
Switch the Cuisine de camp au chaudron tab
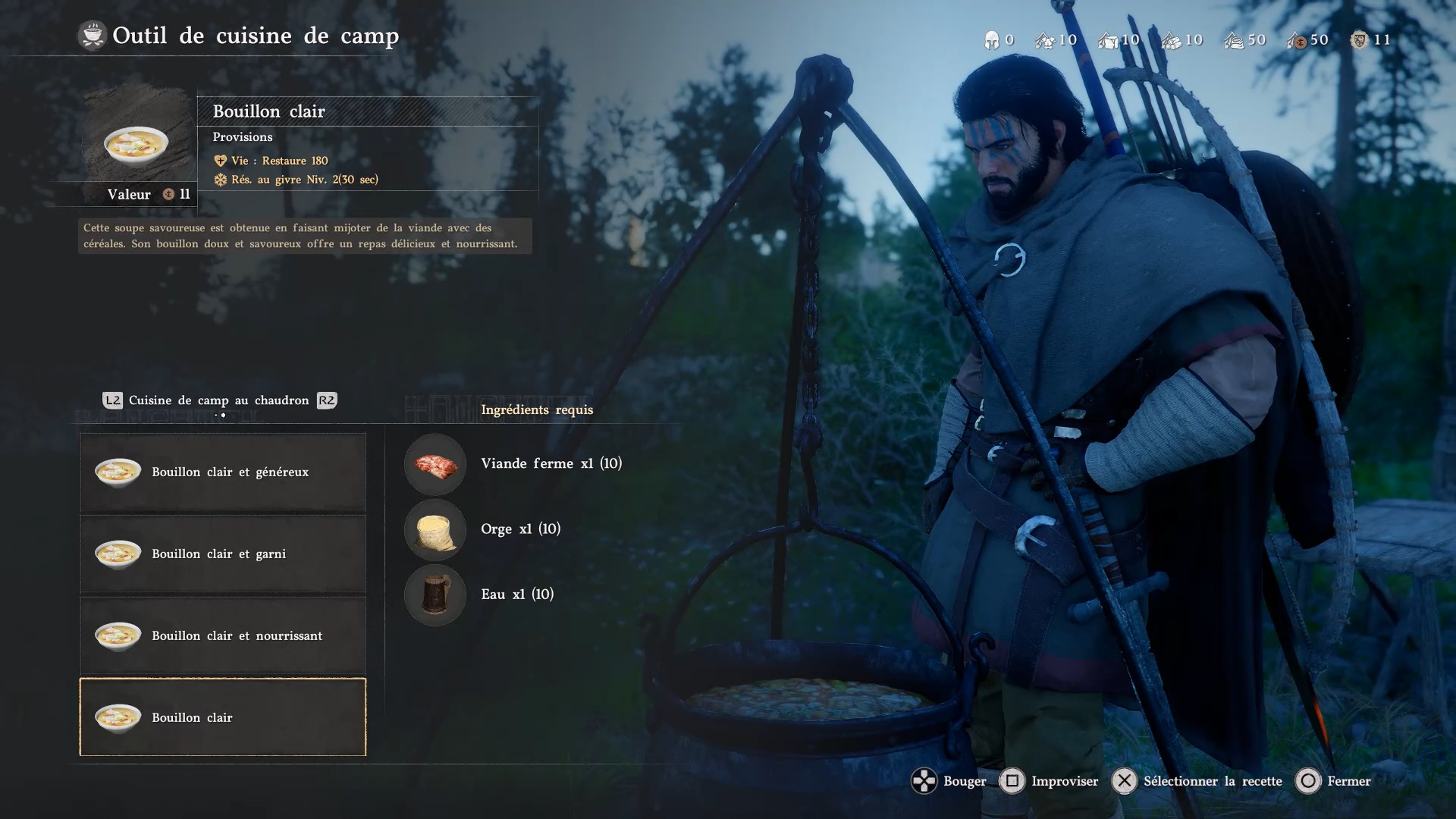click(x=219, y=400)
